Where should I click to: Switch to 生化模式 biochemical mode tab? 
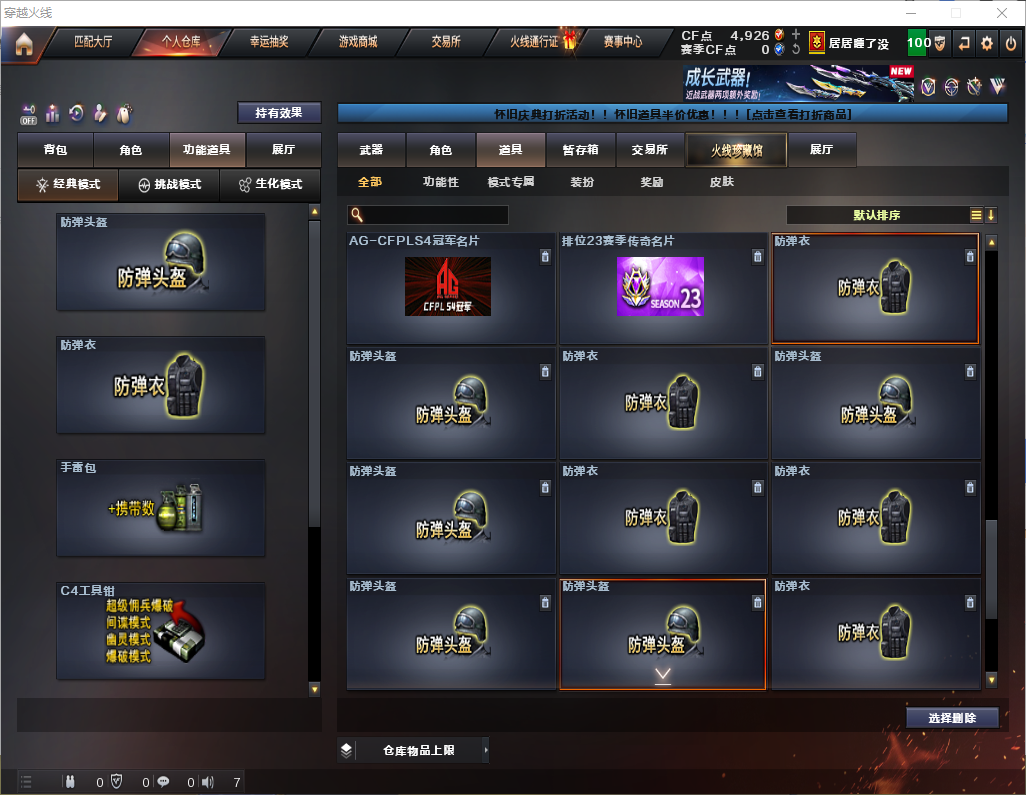coord(269,185)
